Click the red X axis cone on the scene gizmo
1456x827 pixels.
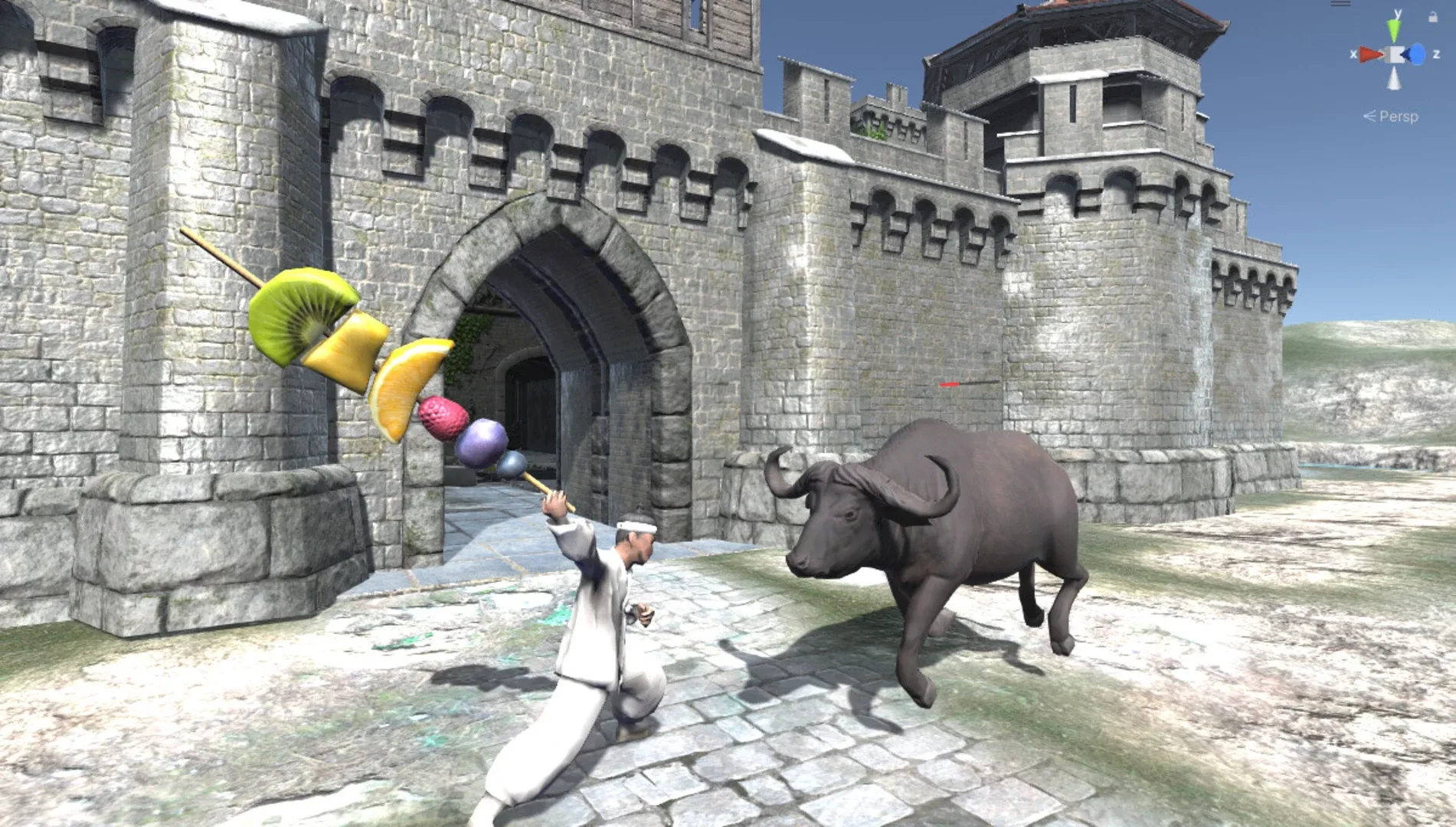tap(1369, 54)
